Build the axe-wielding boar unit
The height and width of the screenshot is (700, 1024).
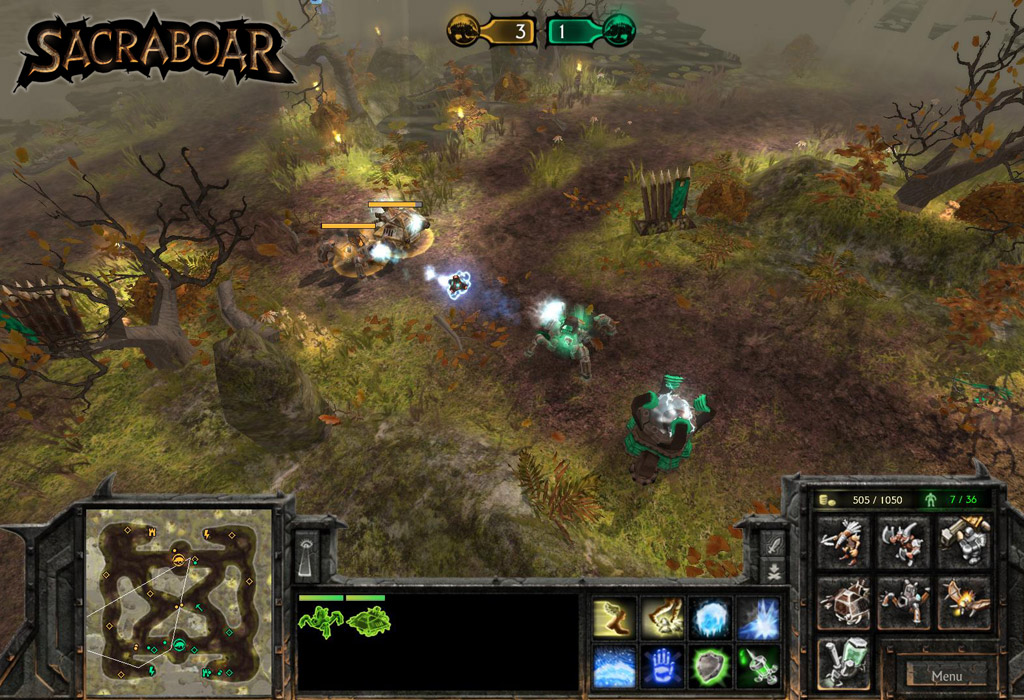903,542
